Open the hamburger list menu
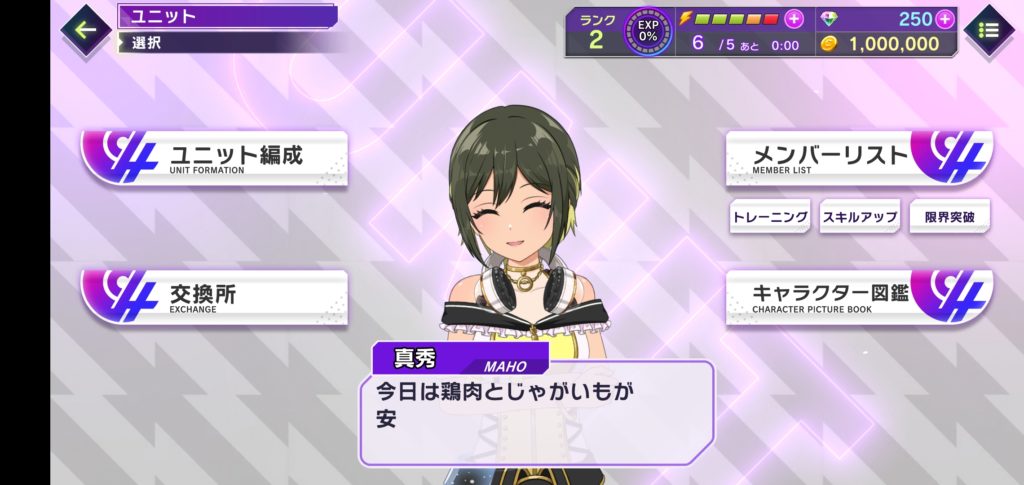 click(x=989, y=30)
